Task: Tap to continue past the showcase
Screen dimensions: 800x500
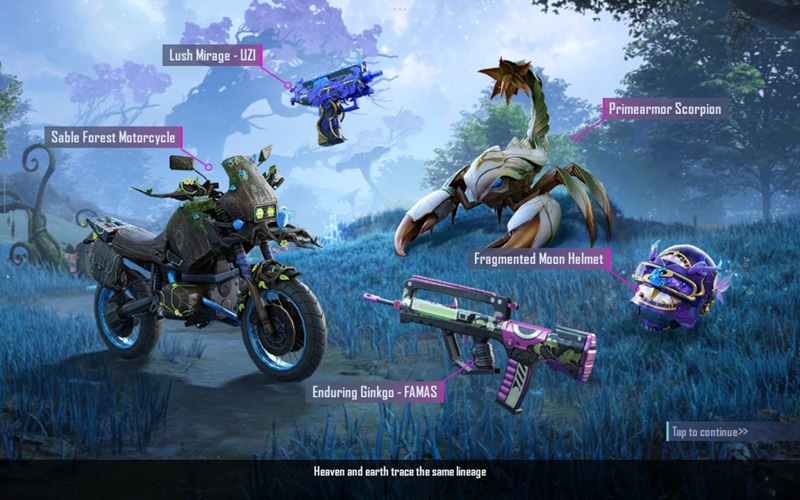Action: click(710, 432)
